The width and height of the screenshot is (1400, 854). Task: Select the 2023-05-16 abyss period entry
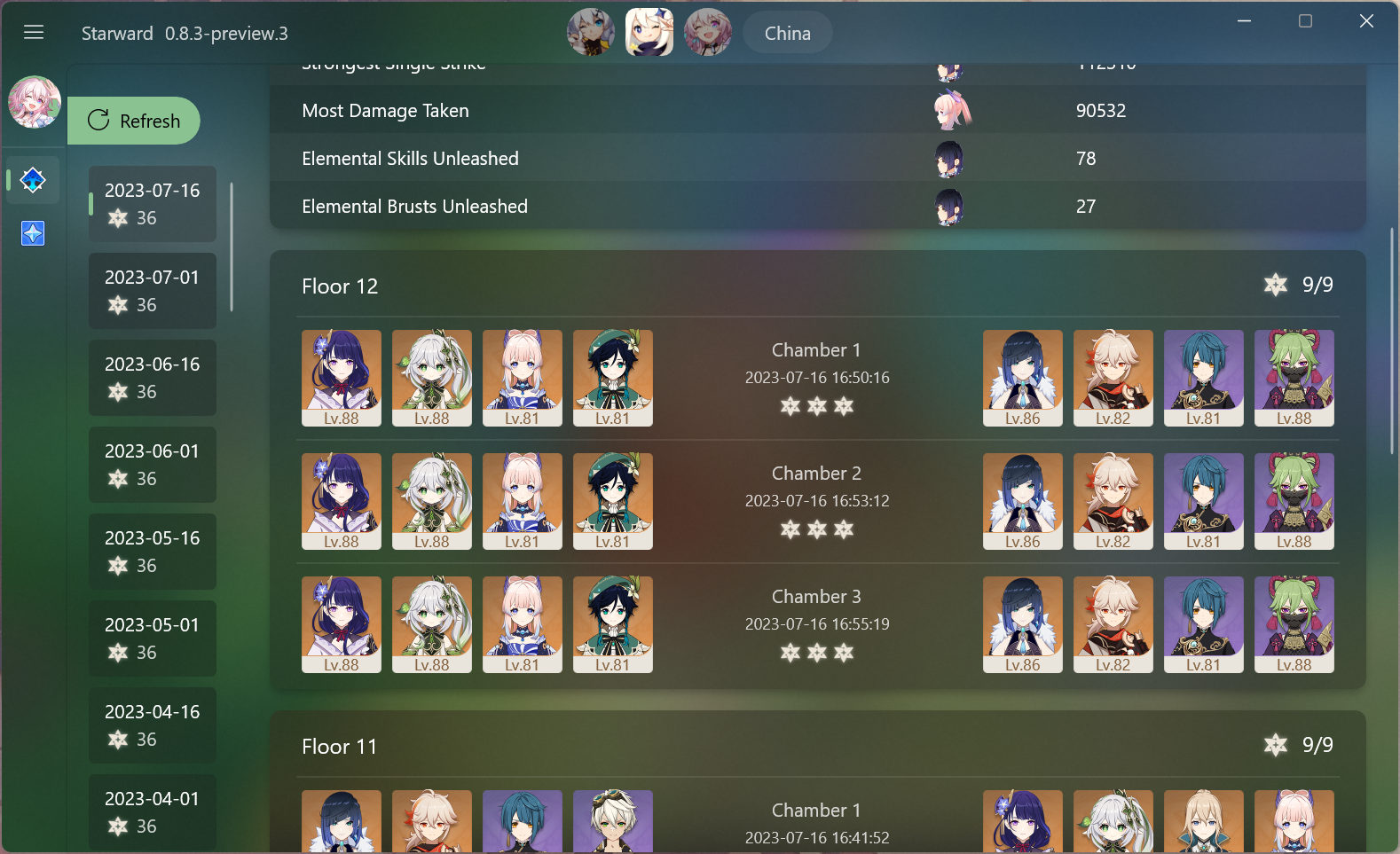click(152, 551)
